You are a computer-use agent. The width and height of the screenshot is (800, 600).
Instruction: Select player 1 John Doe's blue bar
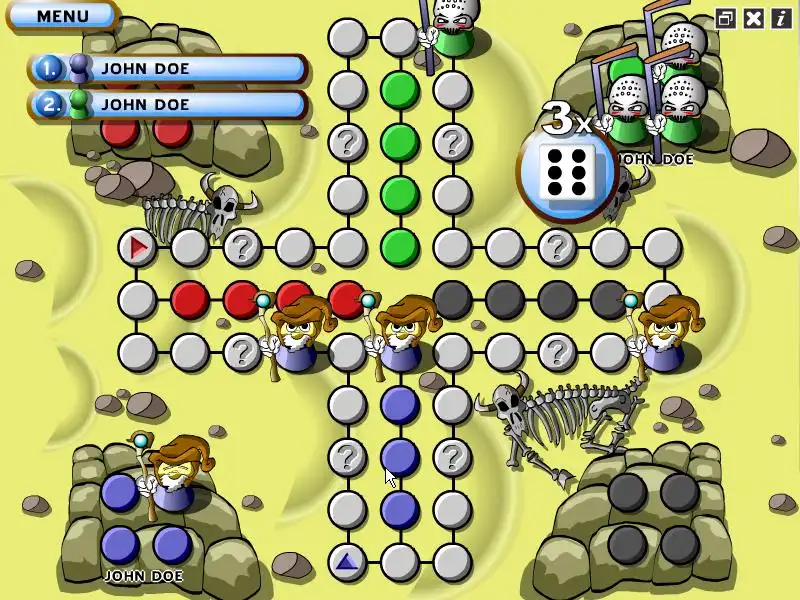168,68
